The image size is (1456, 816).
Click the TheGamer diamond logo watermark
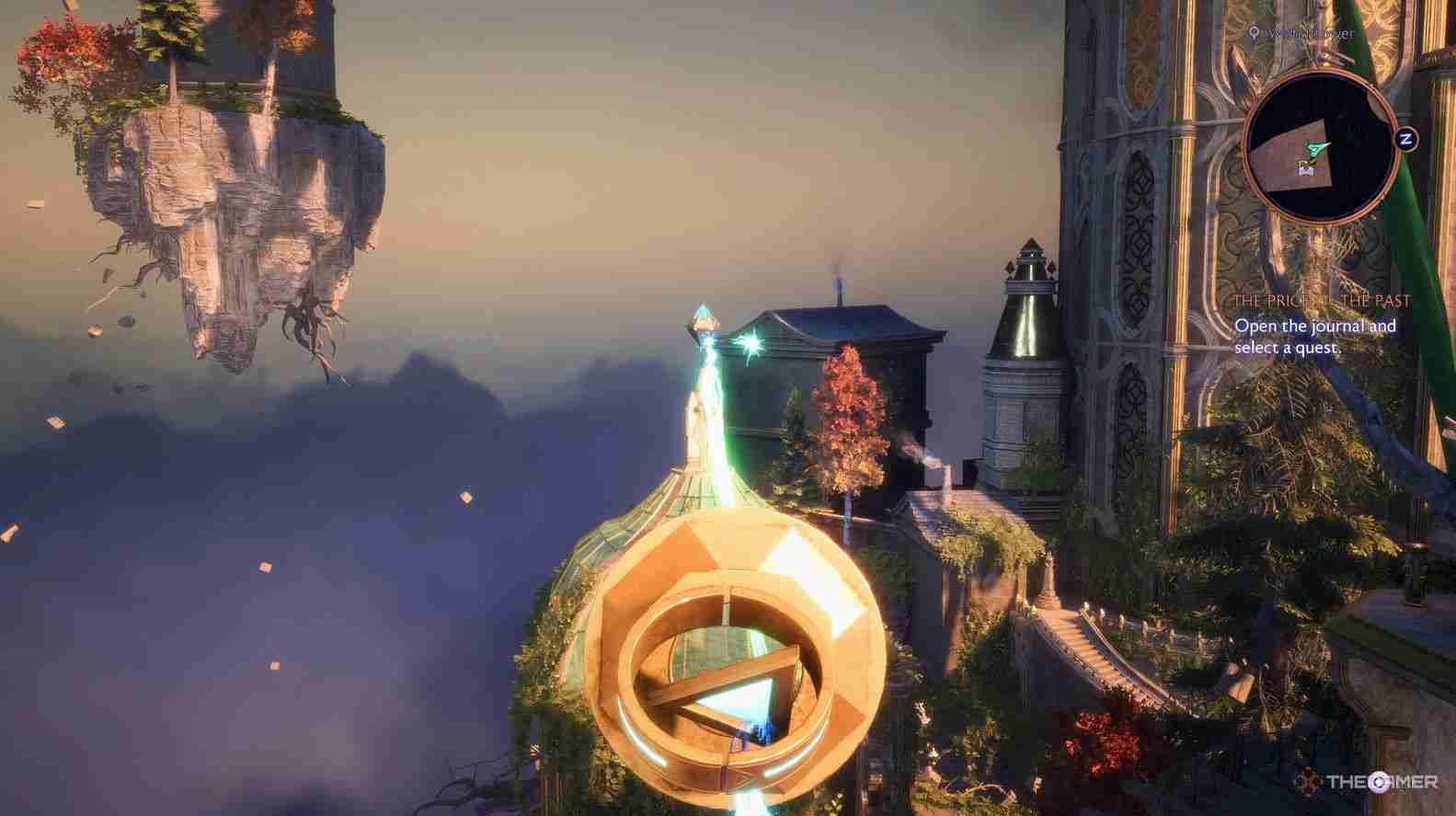click(1307, 782)
